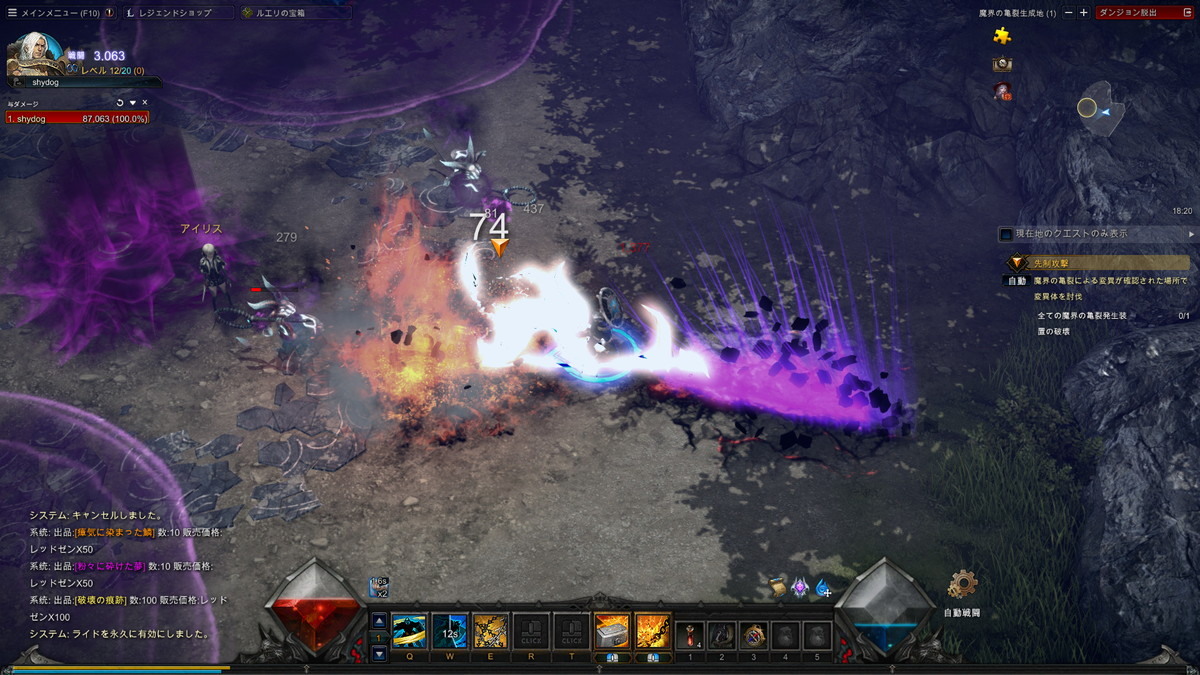Zoom in the minimap with plus button
The image size is (1200, 675).
tap(1083, 13)
